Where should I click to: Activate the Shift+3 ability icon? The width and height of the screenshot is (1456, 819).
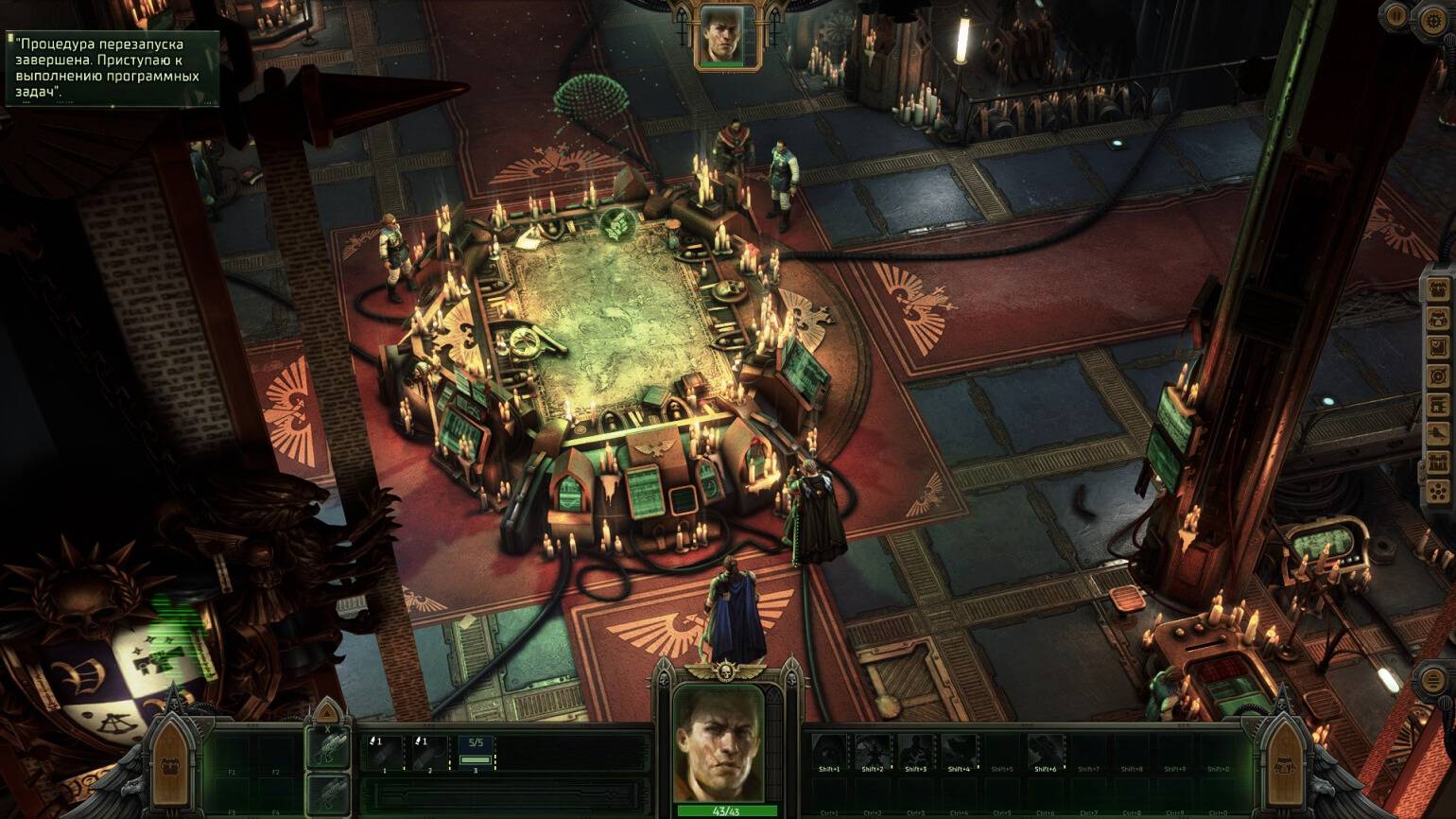[915, 752]
